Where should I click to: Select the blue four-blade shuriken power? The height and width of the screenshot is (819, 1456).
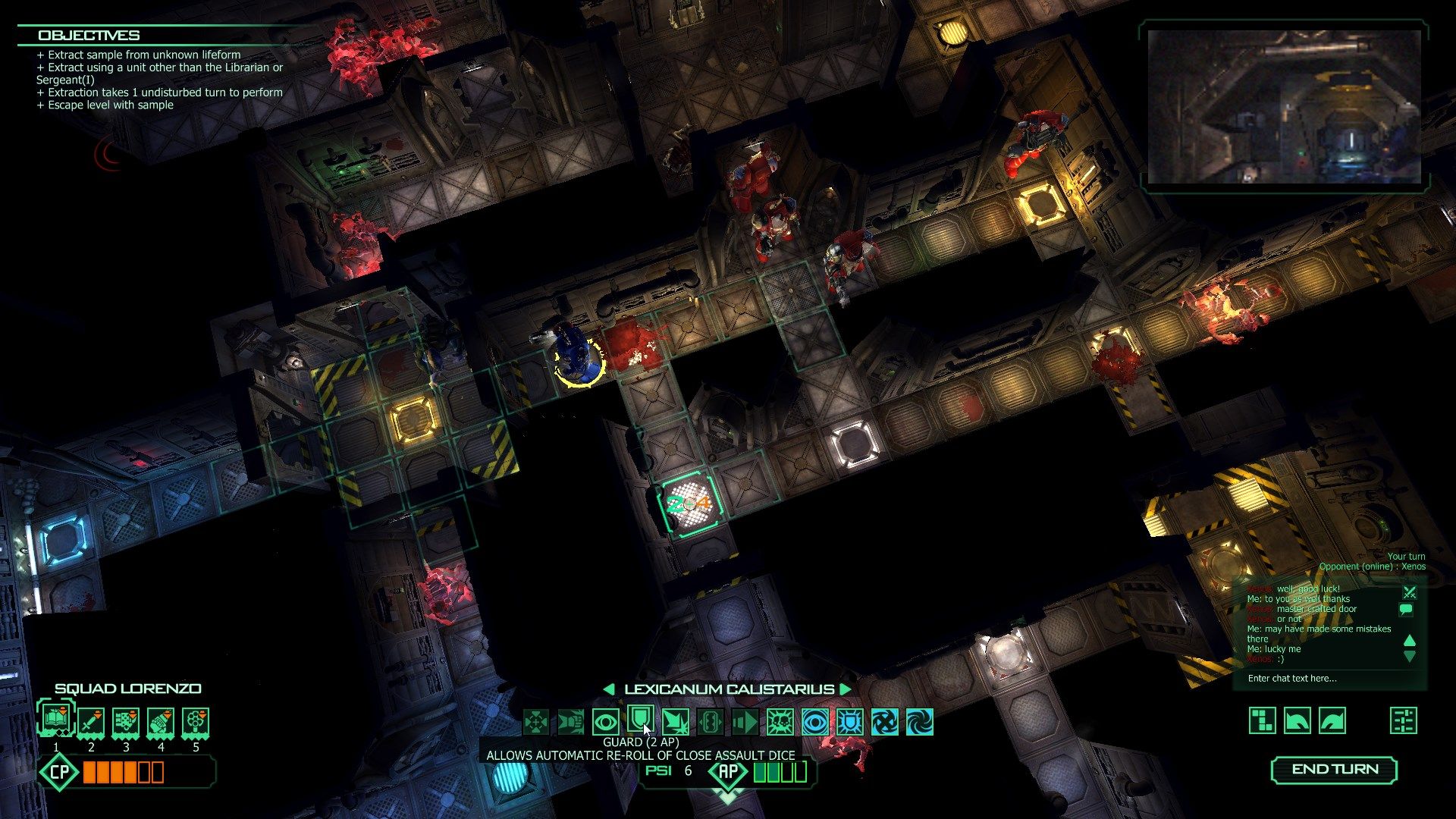coord(885,722)
